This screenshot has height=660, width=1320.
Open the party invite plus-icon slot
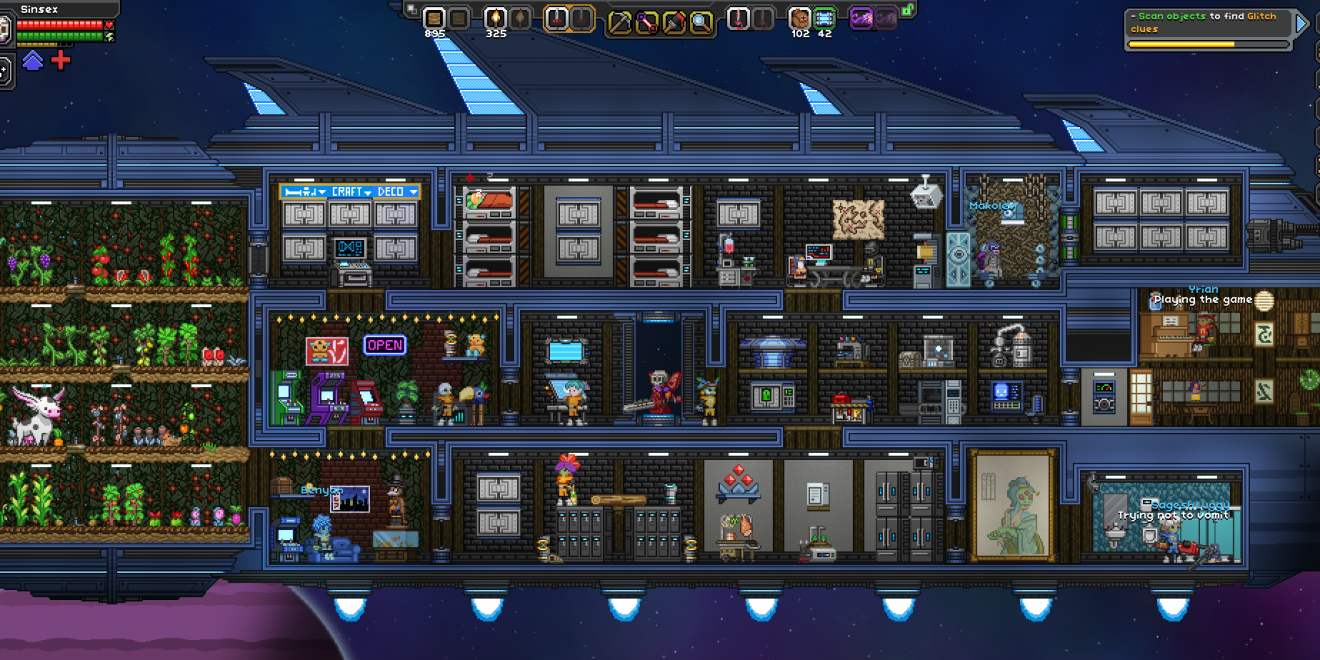4,70
